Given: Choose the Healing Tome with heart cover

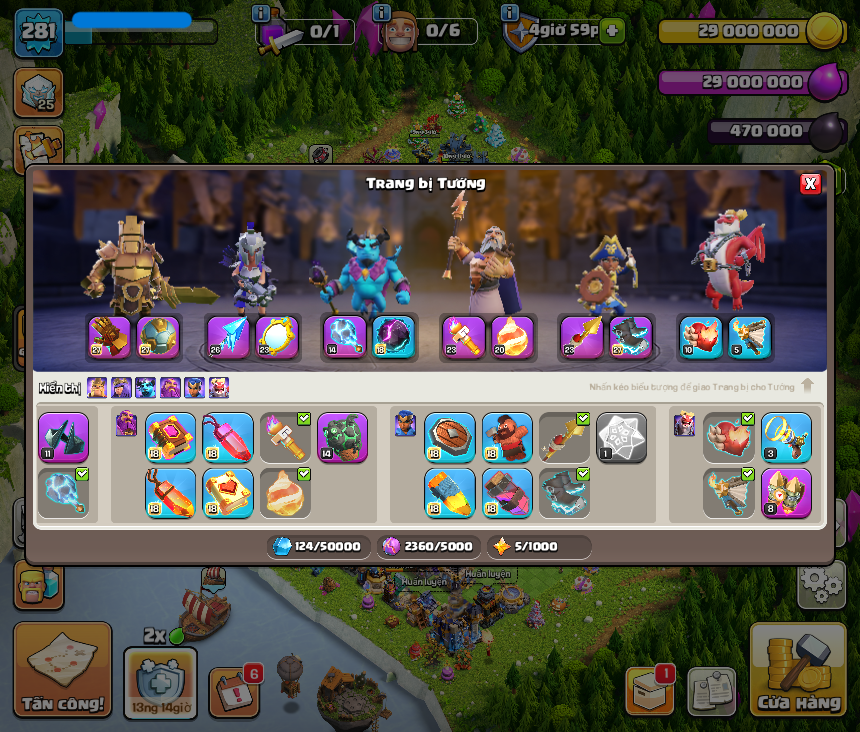Looking at the screenshot, I should 228,493.
